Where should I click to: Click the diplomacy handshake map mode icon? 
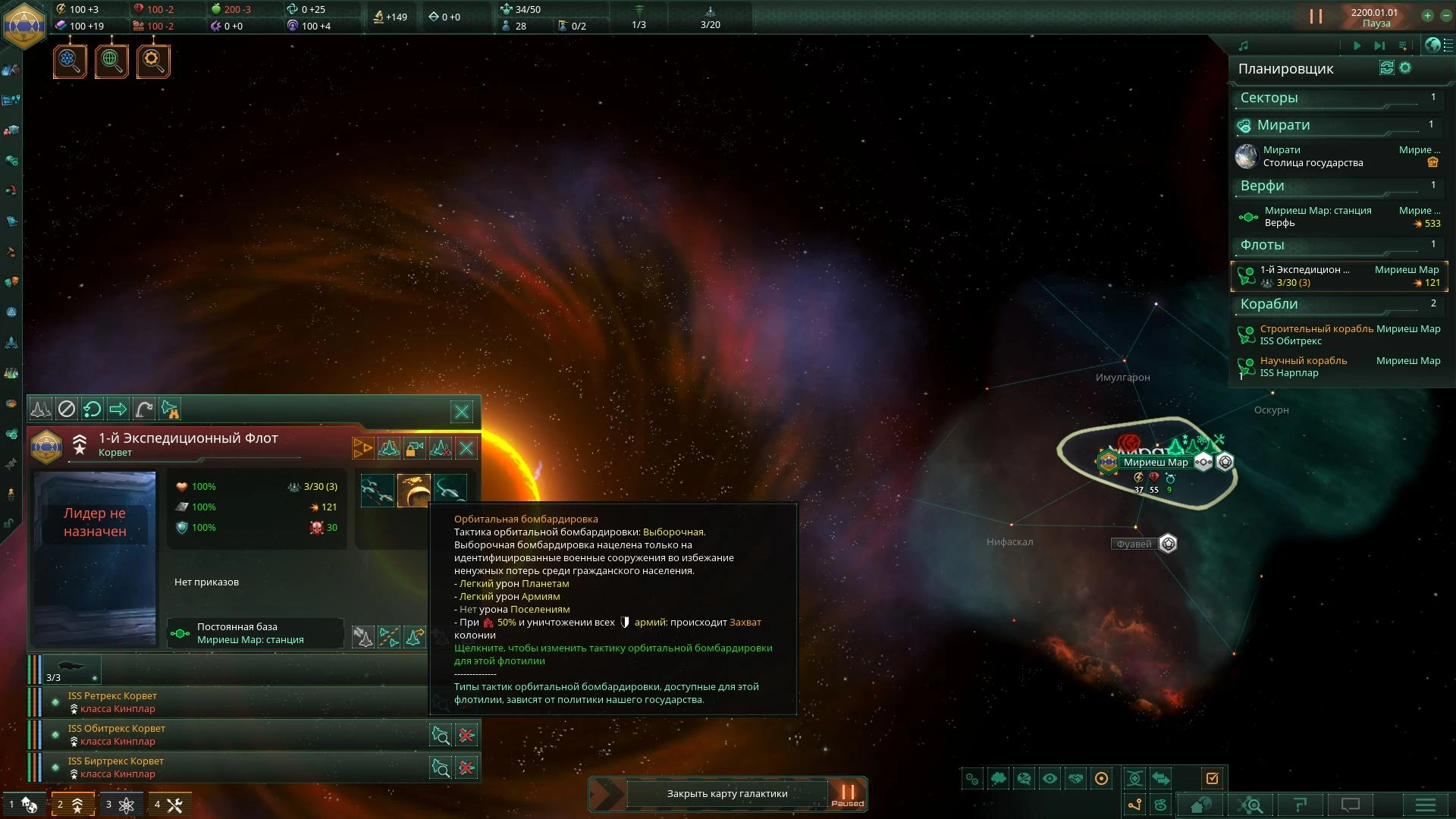pyautogui.click(x=1076, y=779)
